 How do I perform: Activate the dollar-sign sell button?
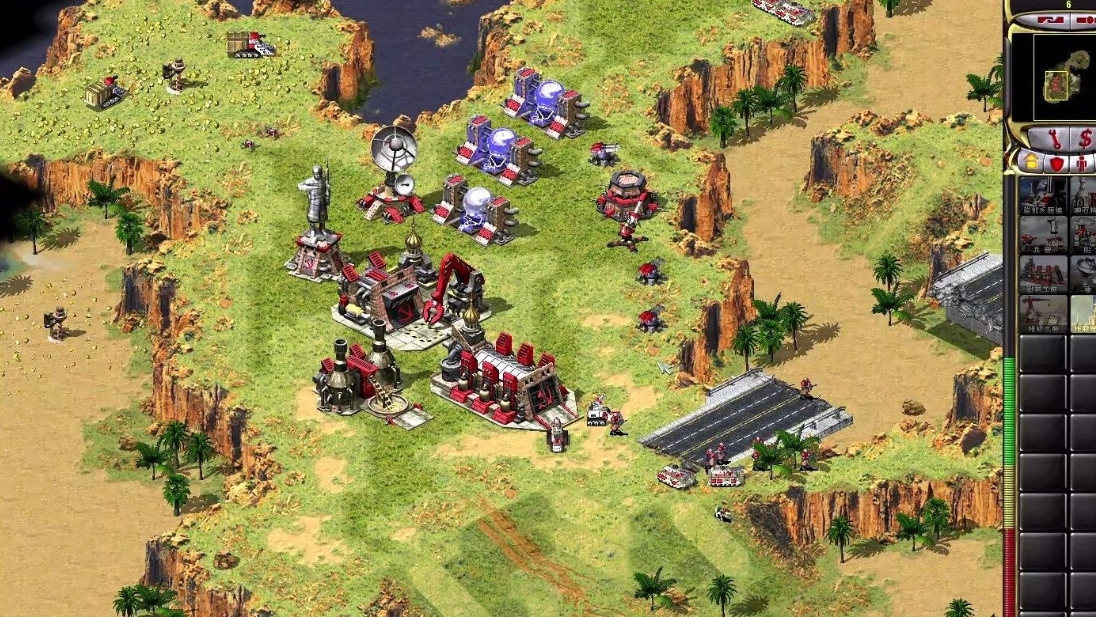click(1084, 138)
